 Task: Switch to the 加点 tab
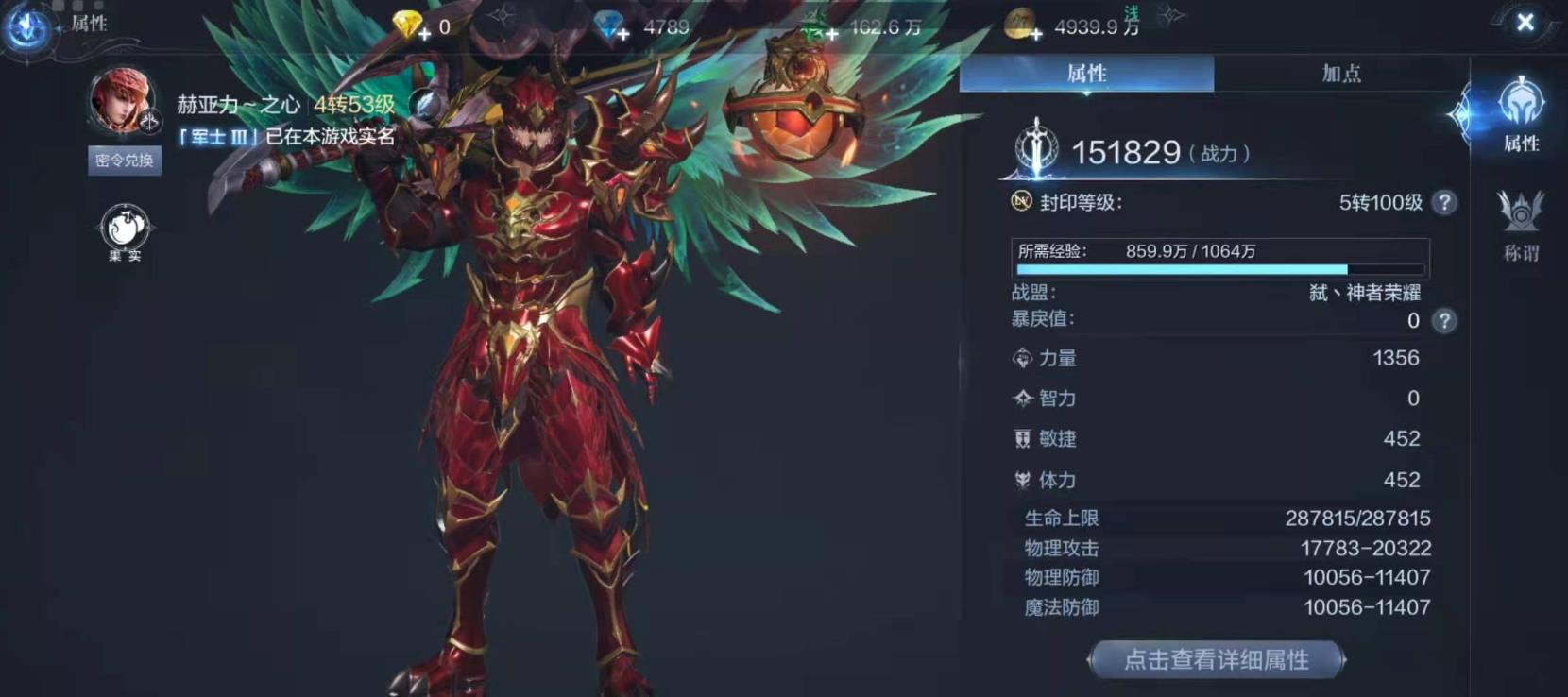tap(1340, 74)
